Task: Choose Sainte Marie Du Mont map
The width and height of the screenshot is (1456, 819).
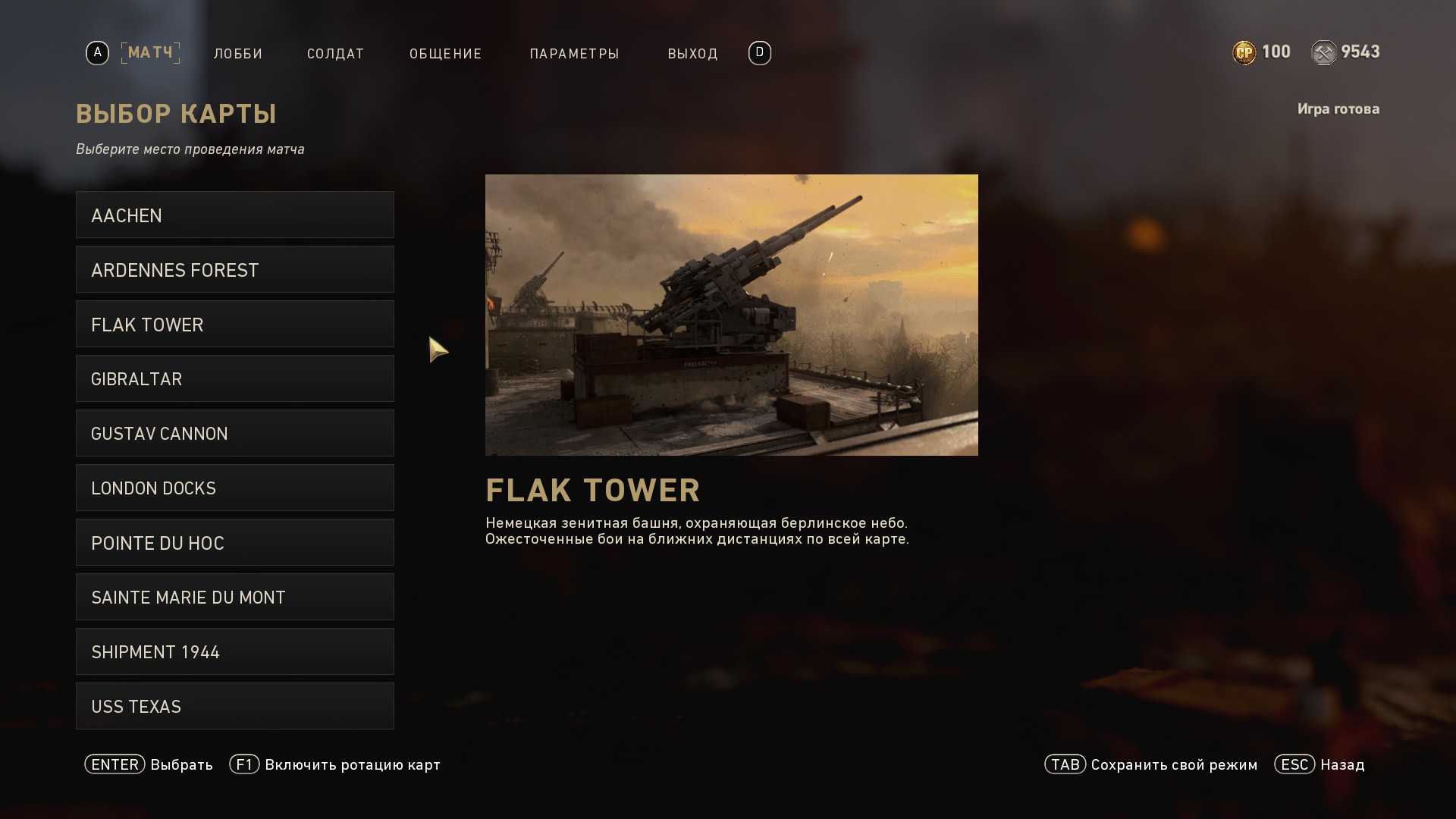Action: 234,598
